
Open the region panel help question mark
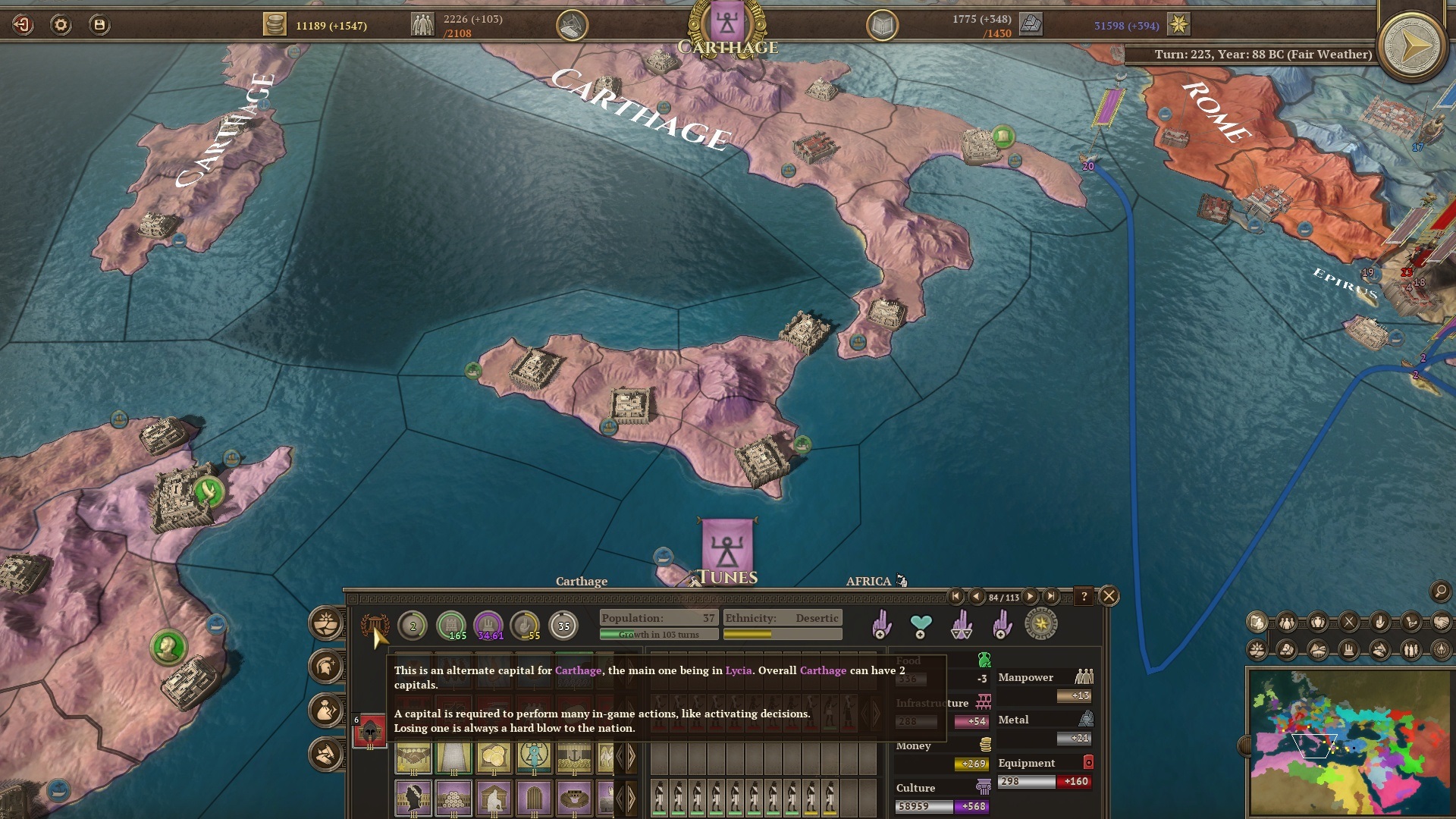1084,596
